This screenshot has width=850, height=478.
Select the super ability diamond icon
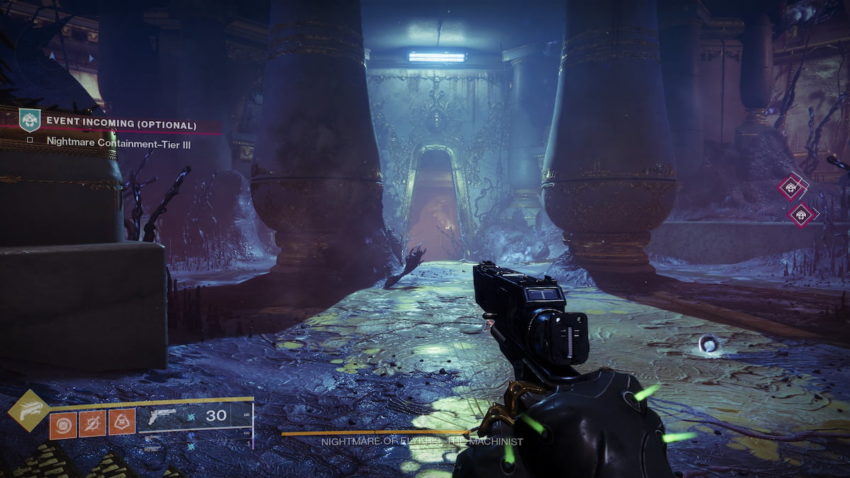(28, 409)
